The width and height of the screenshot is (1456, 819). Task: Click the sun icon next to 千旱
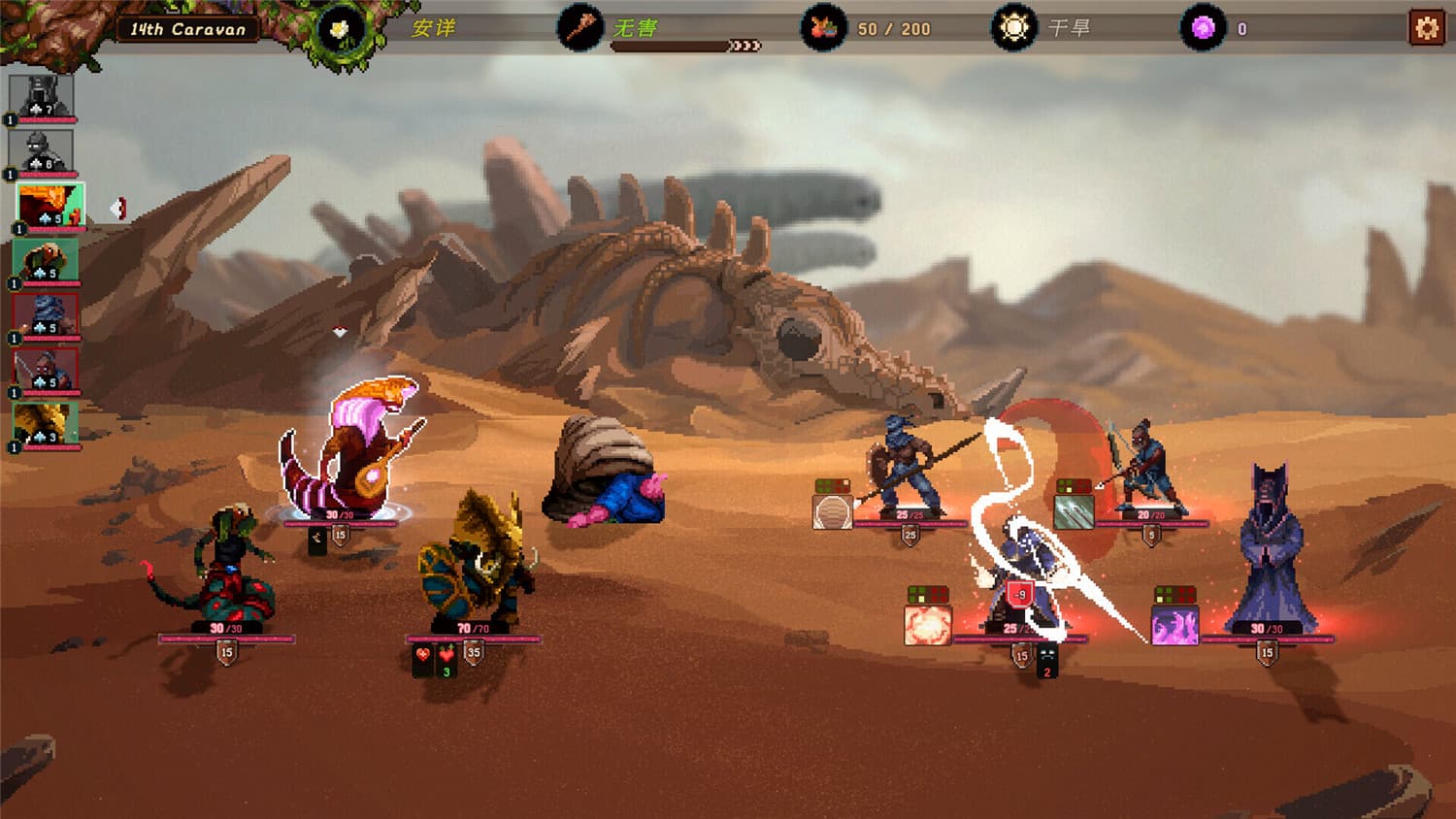click(x=1012, y=26)
